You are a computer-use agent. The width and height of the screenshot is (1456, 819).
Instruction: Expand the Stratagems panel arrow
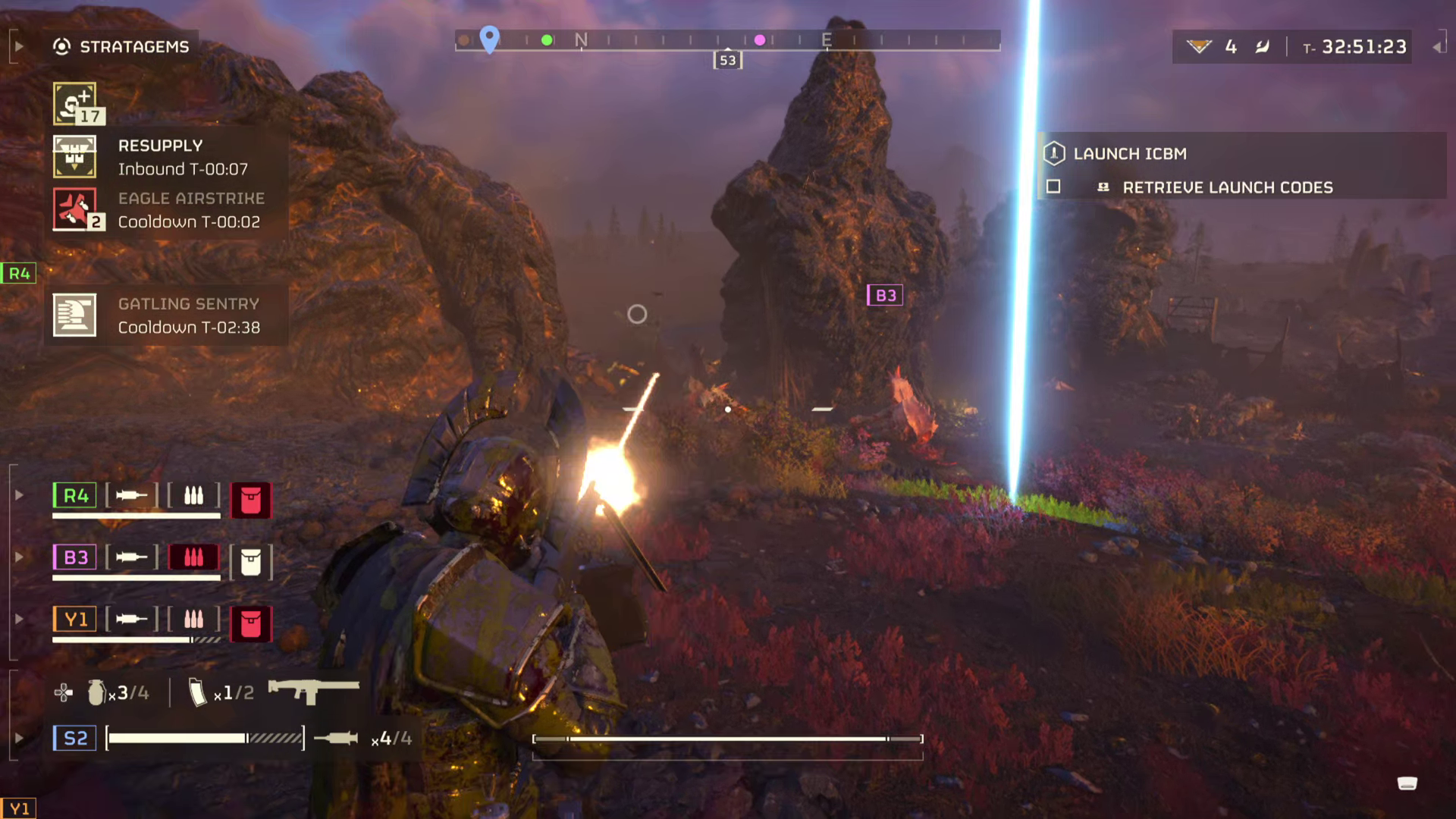17,45
